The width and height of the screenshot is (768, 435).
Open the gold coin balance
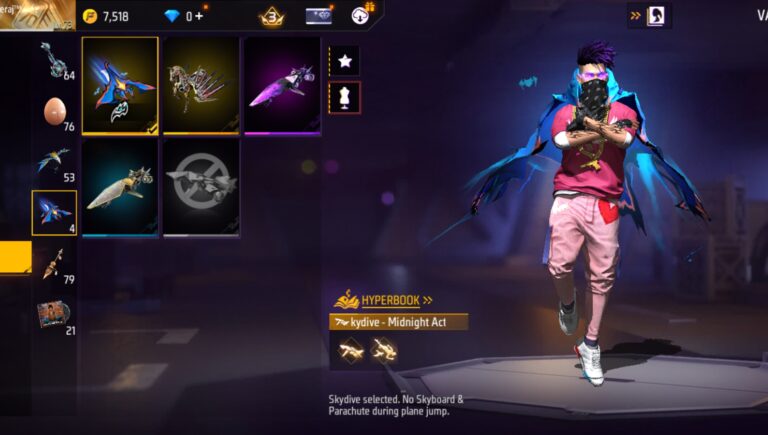click(106, 16)
